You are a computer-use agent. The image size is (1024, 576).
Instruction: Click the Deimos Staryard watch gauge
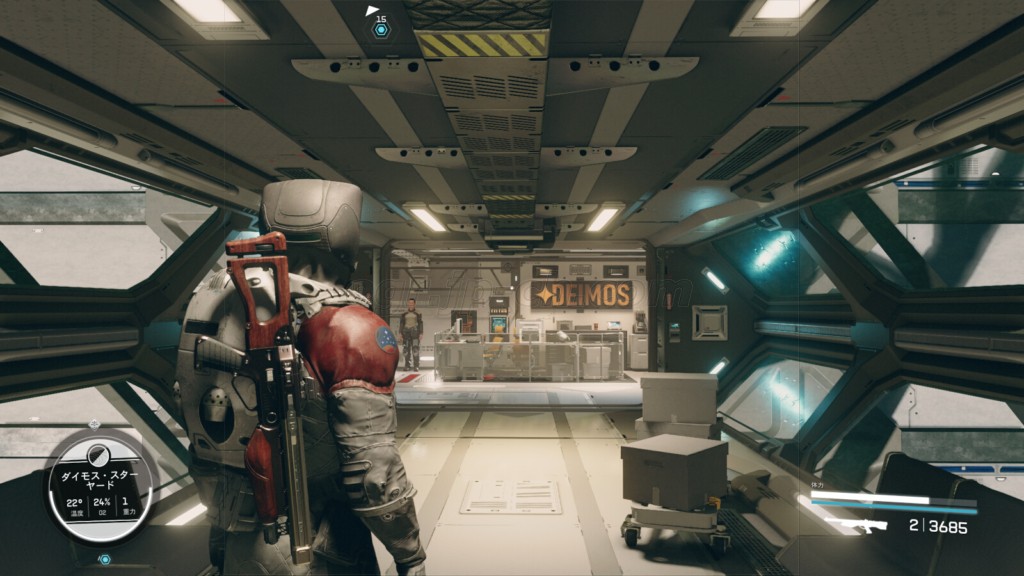tap(102, 487)
